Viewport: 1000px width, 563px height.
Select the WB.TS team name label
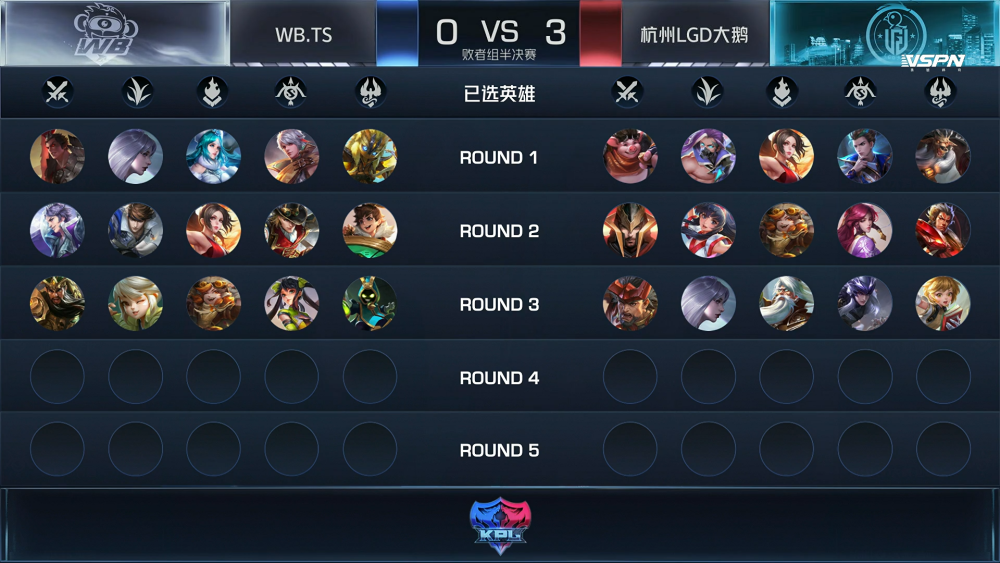pyautogui.click(x=303, y=35)
